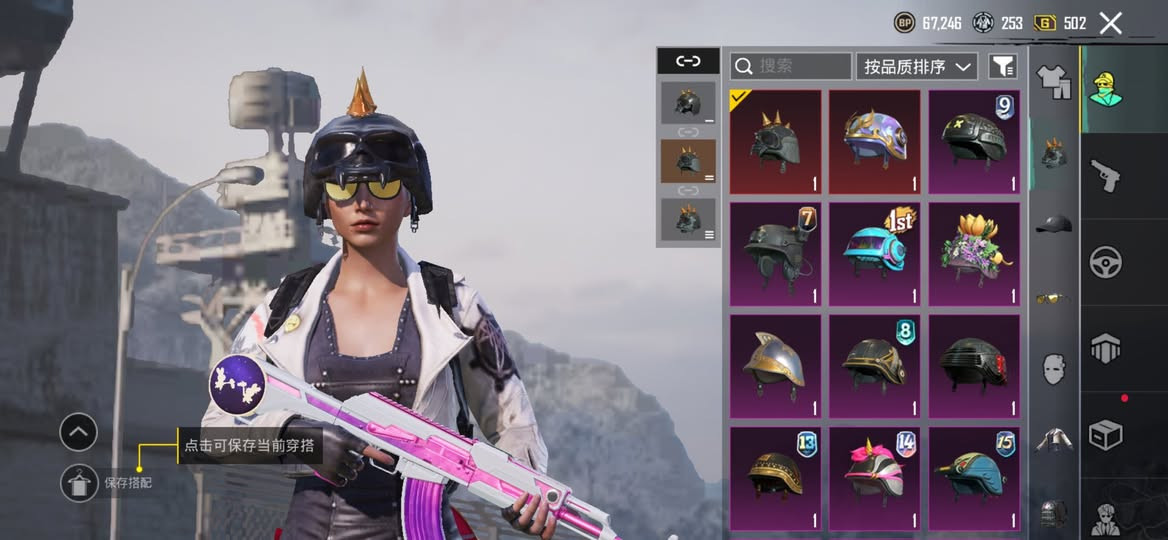Open the pistol weapon skins category

coord(1105,176)
